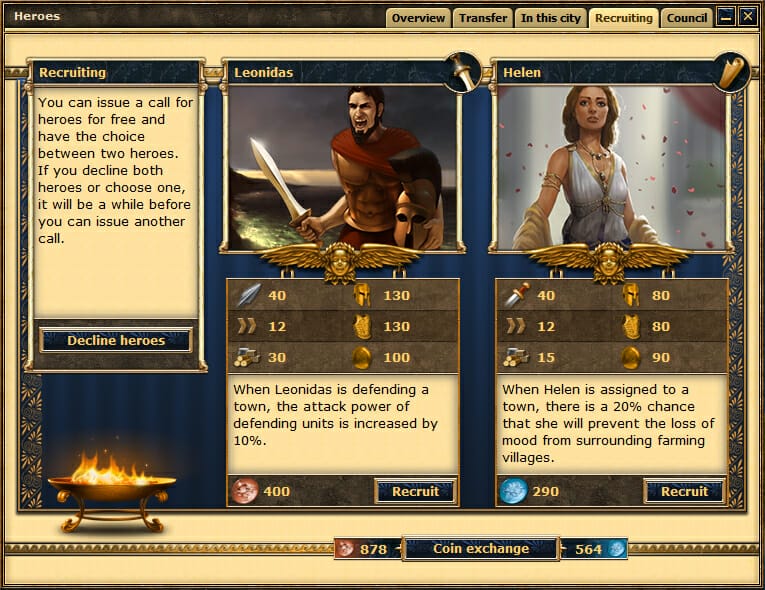This screenshot has height=590, width=765.
Task: Click the Decline heroes button
Action: [116, 340]
